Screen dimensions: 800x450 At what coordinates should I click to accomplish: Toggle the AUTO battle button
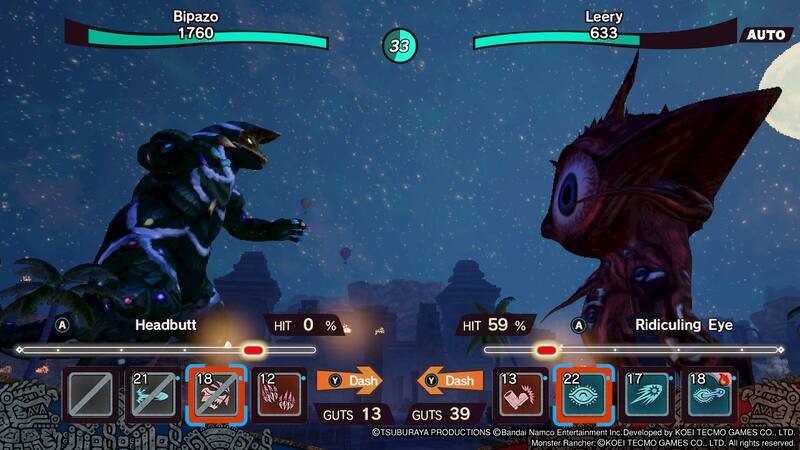[x=767, y=35]
